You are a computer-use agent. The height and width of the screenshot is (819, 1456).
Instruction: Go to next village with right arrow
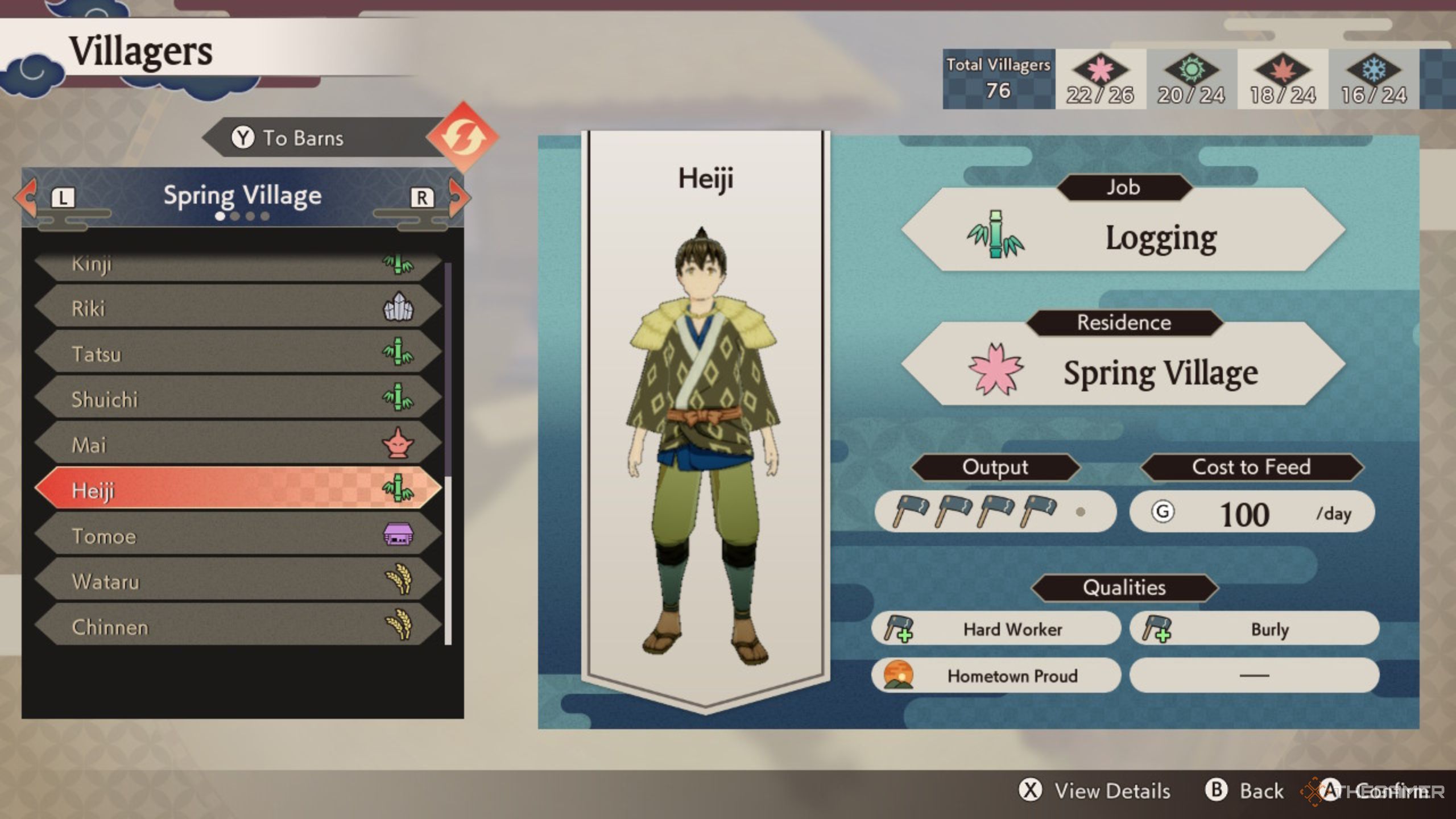pyautogui.click(x=458, y=197)
